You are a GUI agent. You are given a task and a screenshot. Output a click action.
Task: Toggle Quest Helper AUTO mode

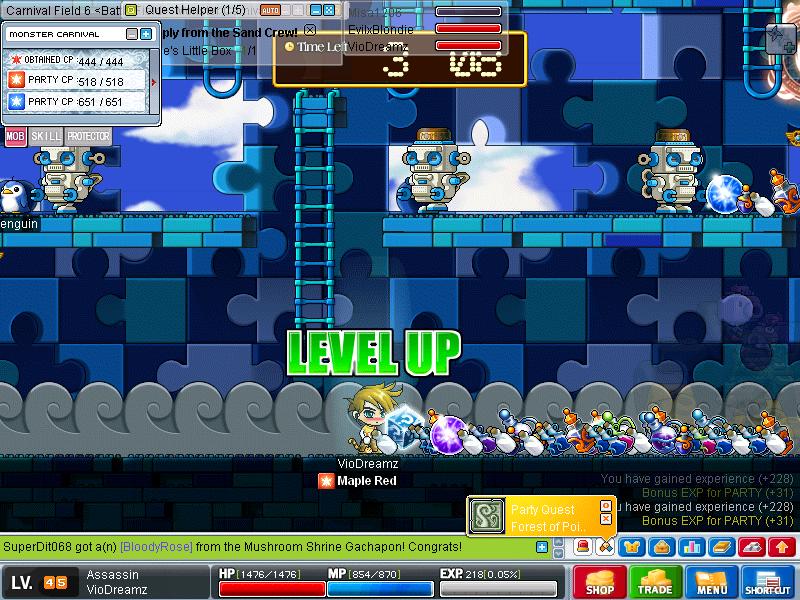[x=270, y=10]
